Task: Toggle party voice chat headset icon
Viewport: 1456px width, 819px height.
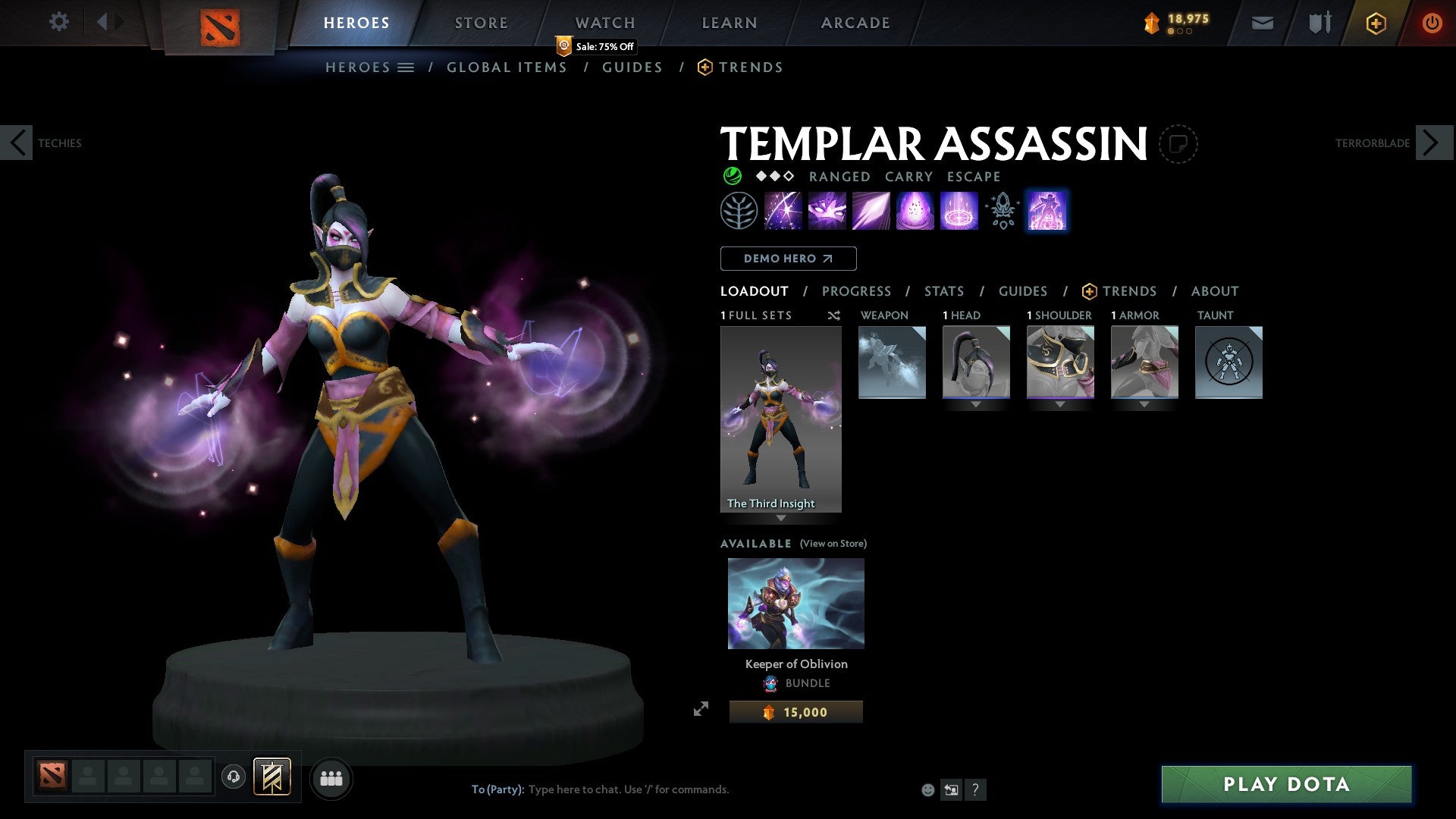Action: point(234,777)
